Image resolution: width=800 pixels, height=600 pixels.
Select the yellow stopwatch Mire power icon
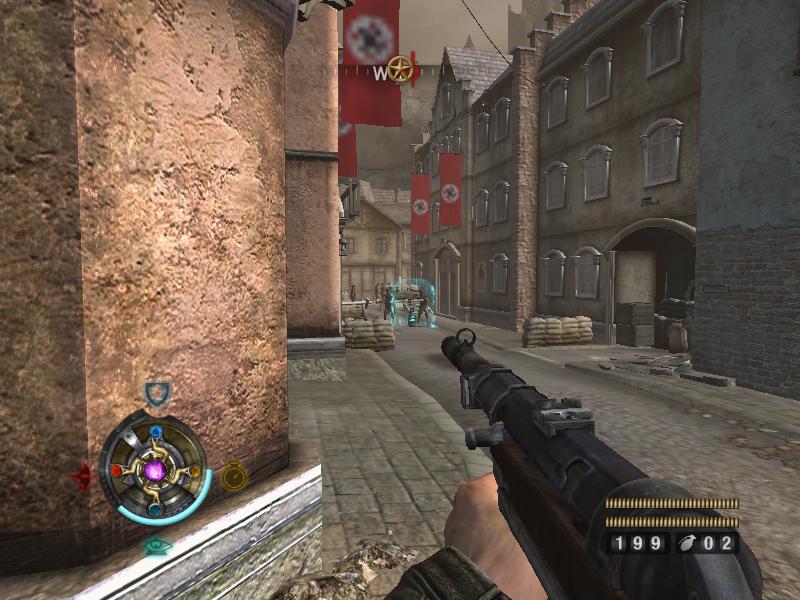click(x=233, y=474)
